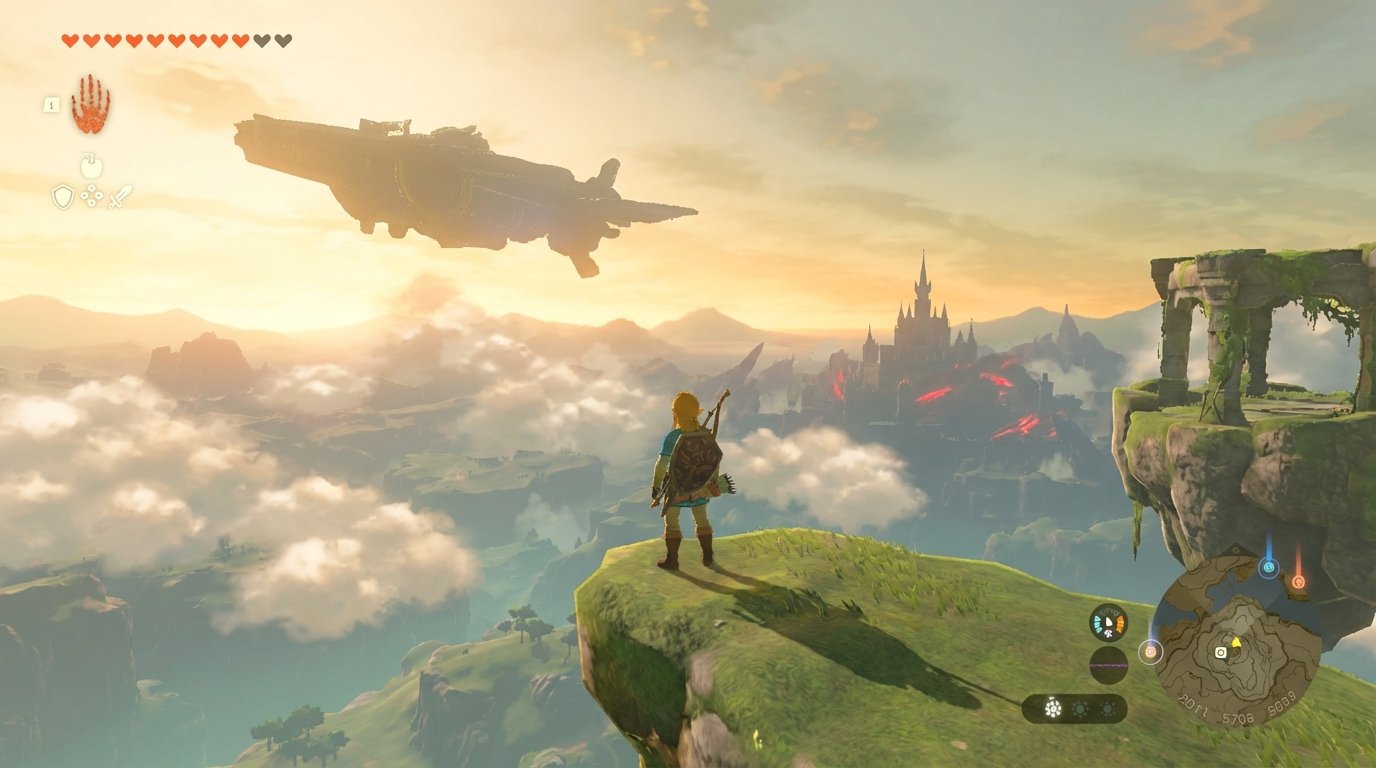Open the temperature gauge dial
1376x768 pixels.
coord(1107,620)
